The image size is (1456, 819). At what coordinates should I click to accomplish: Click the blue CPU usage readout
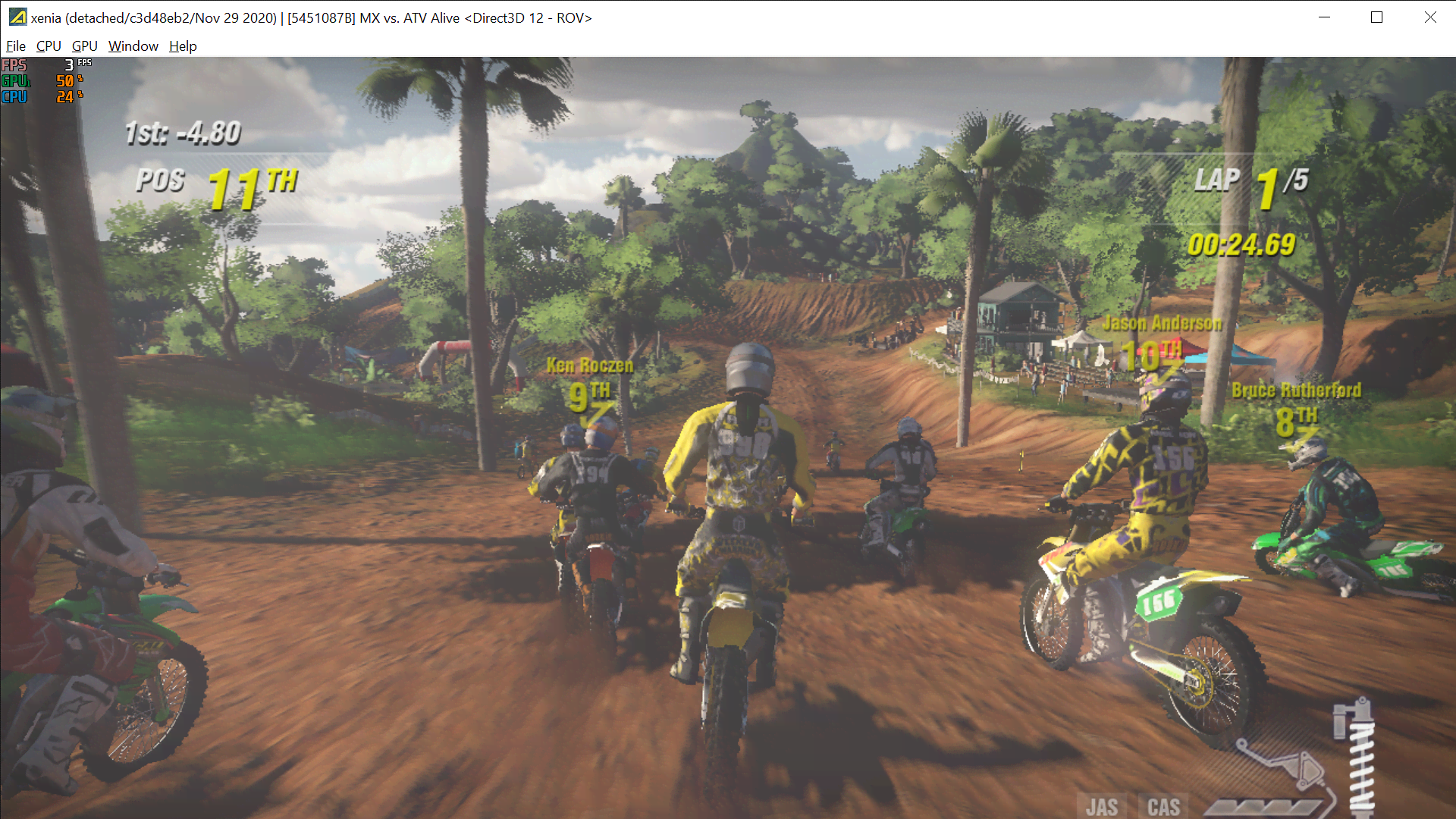pyautogui.click(x=14, y=97)
